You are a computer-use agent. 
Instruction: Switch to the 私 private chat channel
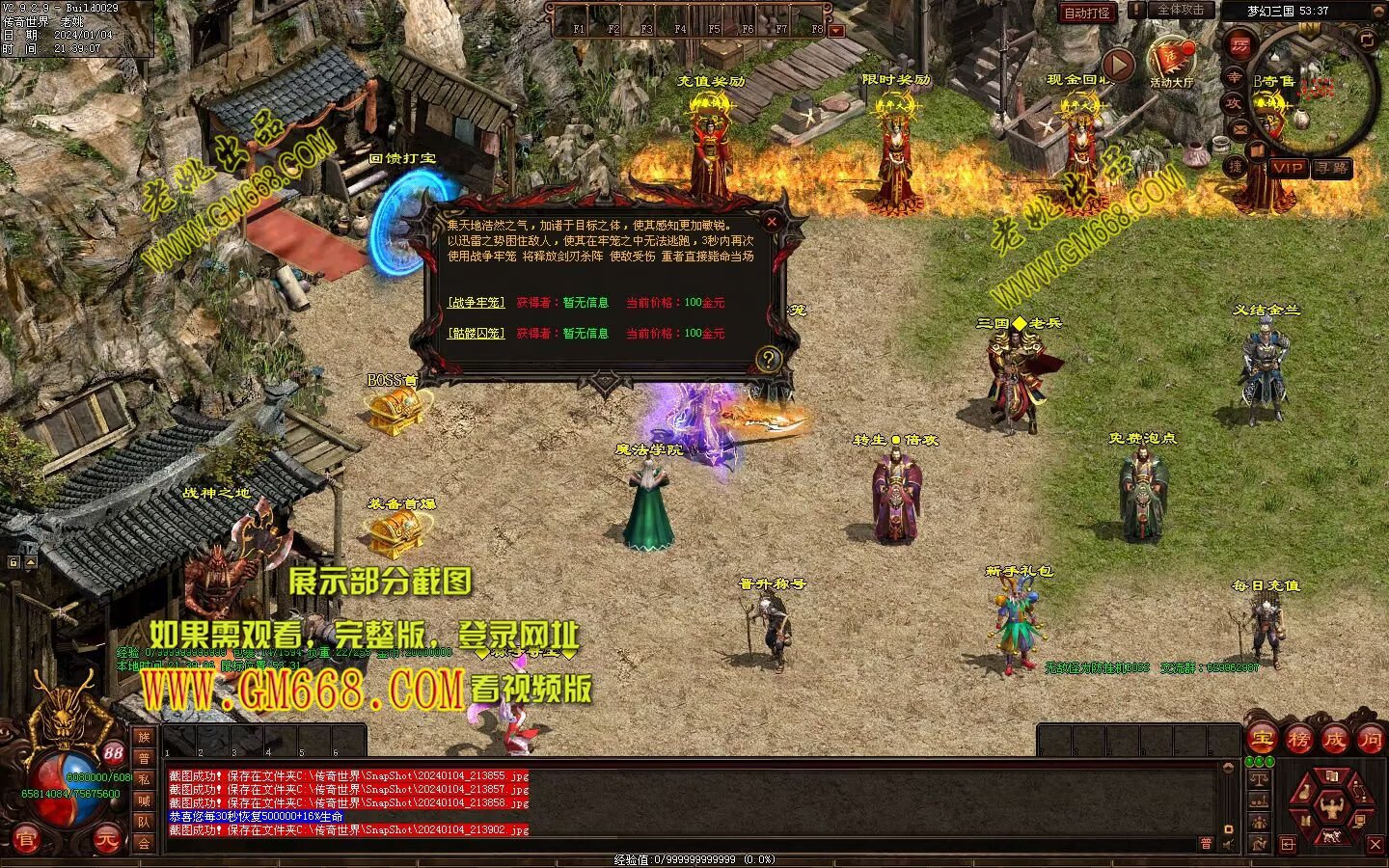(144, 779)
